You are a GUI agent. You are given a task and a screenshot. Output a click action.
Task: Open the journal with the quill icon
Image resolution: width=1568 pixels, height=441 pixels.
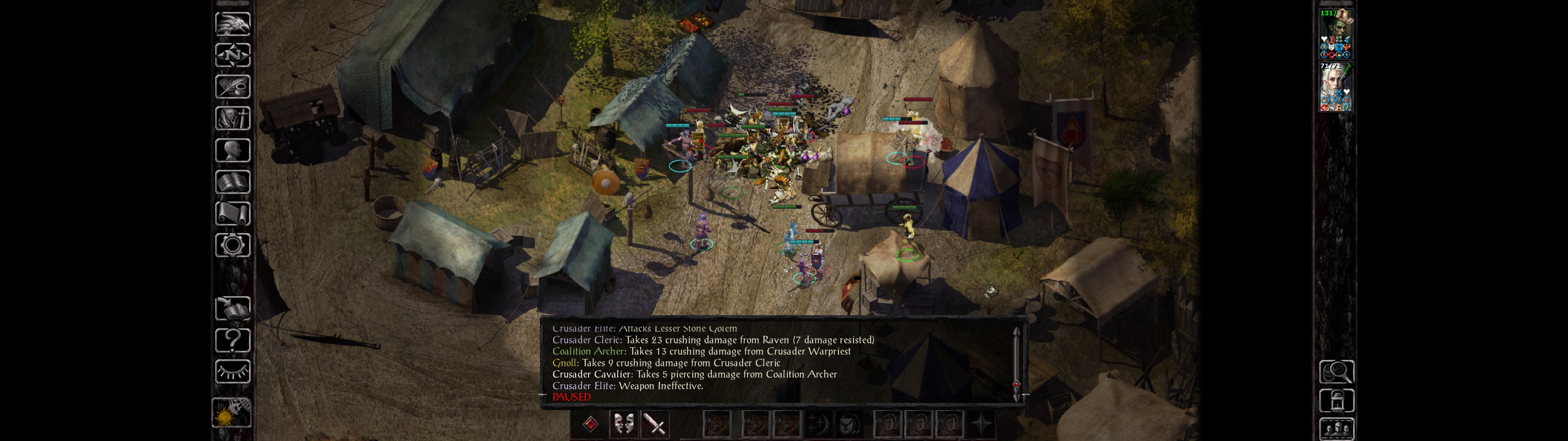coord(232,86)
